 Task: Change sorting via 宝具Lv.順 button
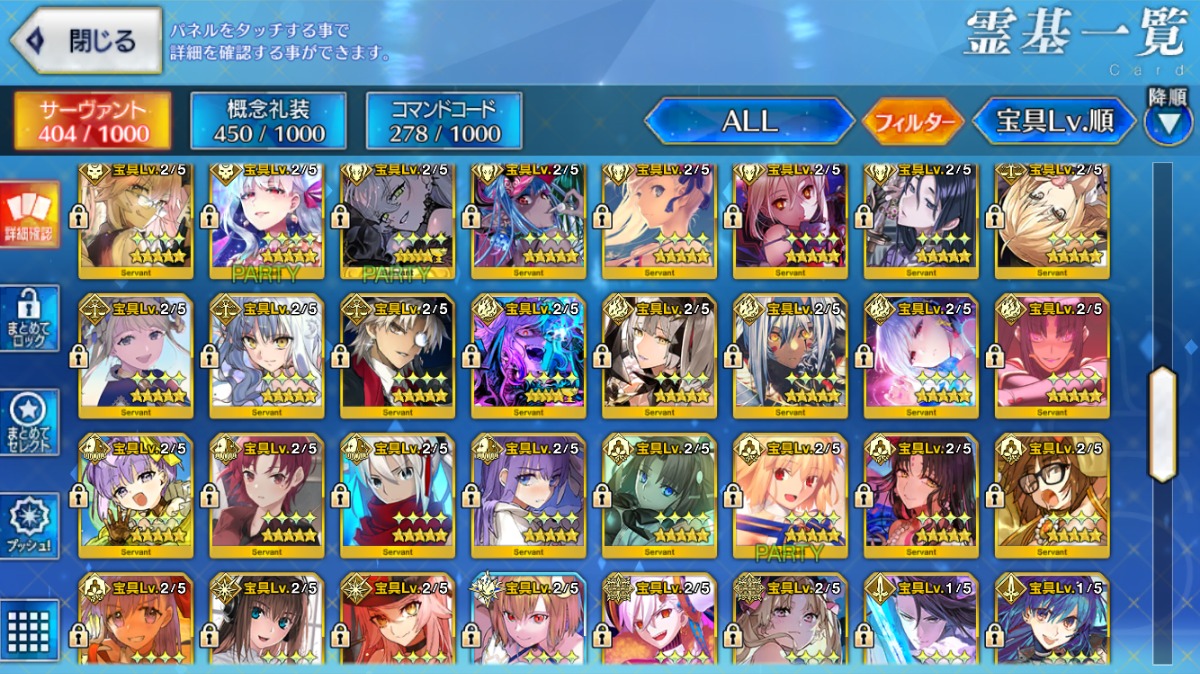tap(1054, 122)
